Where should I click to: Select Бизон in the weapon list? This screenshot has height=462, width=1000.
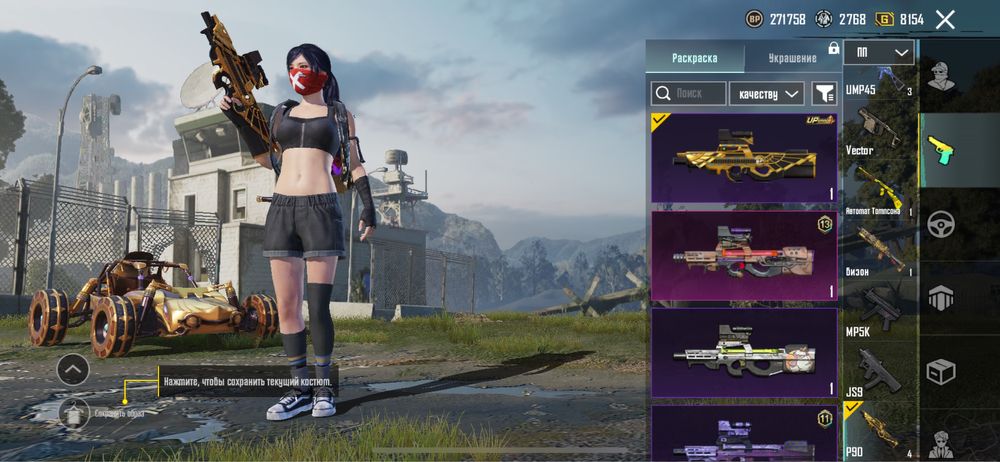(x=879, y=250)
